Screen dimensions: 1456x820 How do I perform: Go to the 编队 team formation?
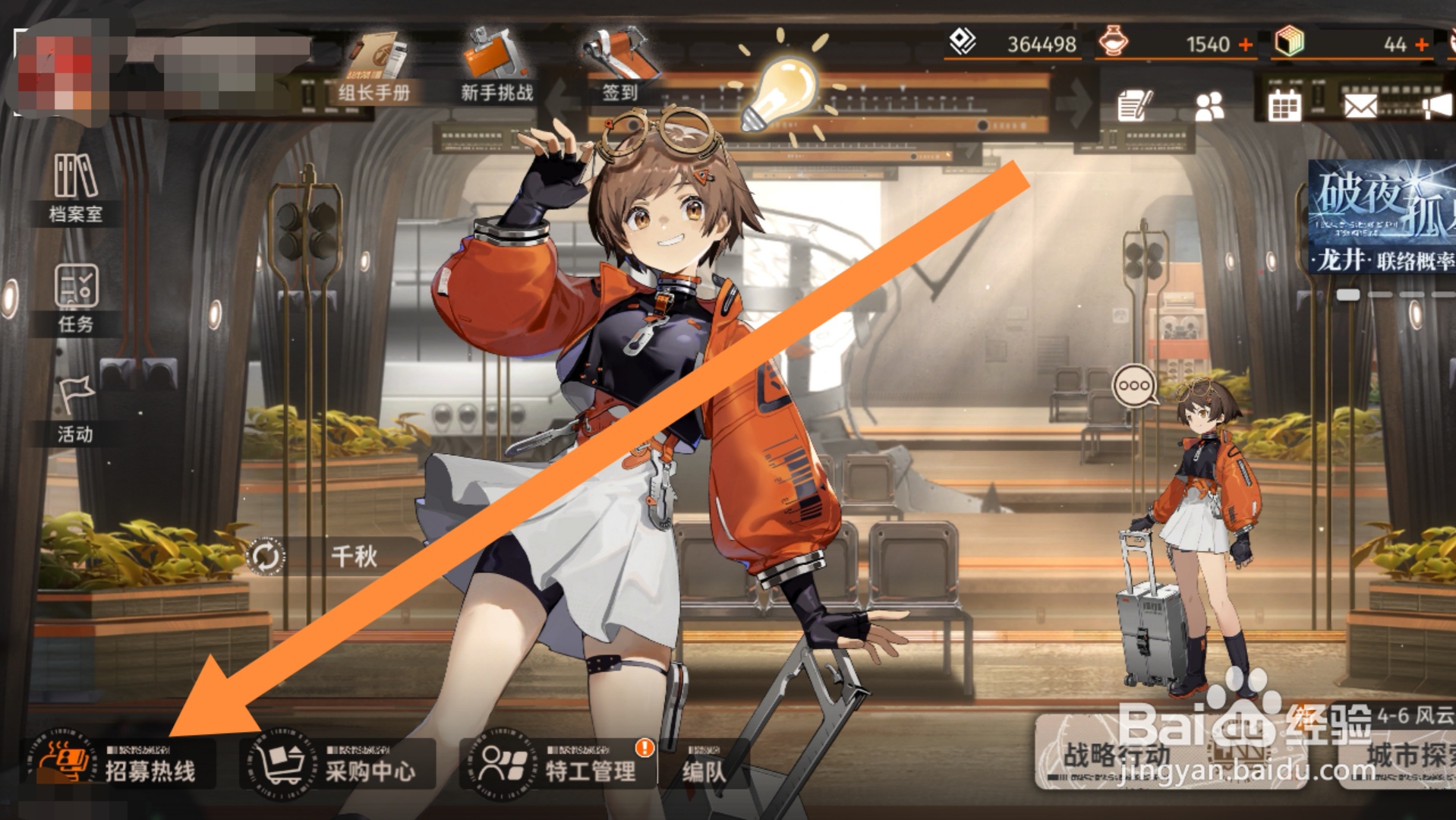click(703, 767)
